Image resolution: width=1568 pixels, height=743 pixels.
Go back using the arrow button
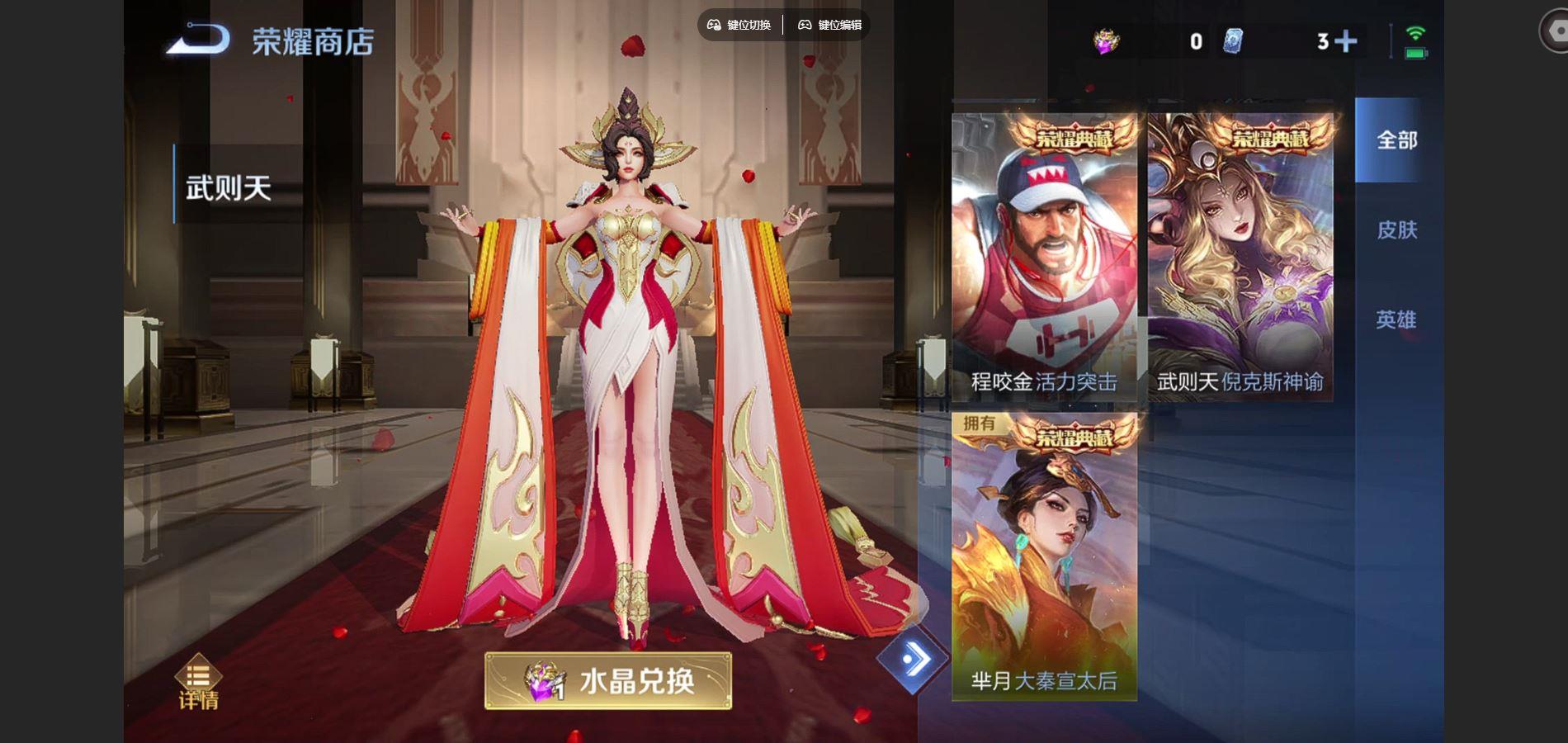click(198, 40)
